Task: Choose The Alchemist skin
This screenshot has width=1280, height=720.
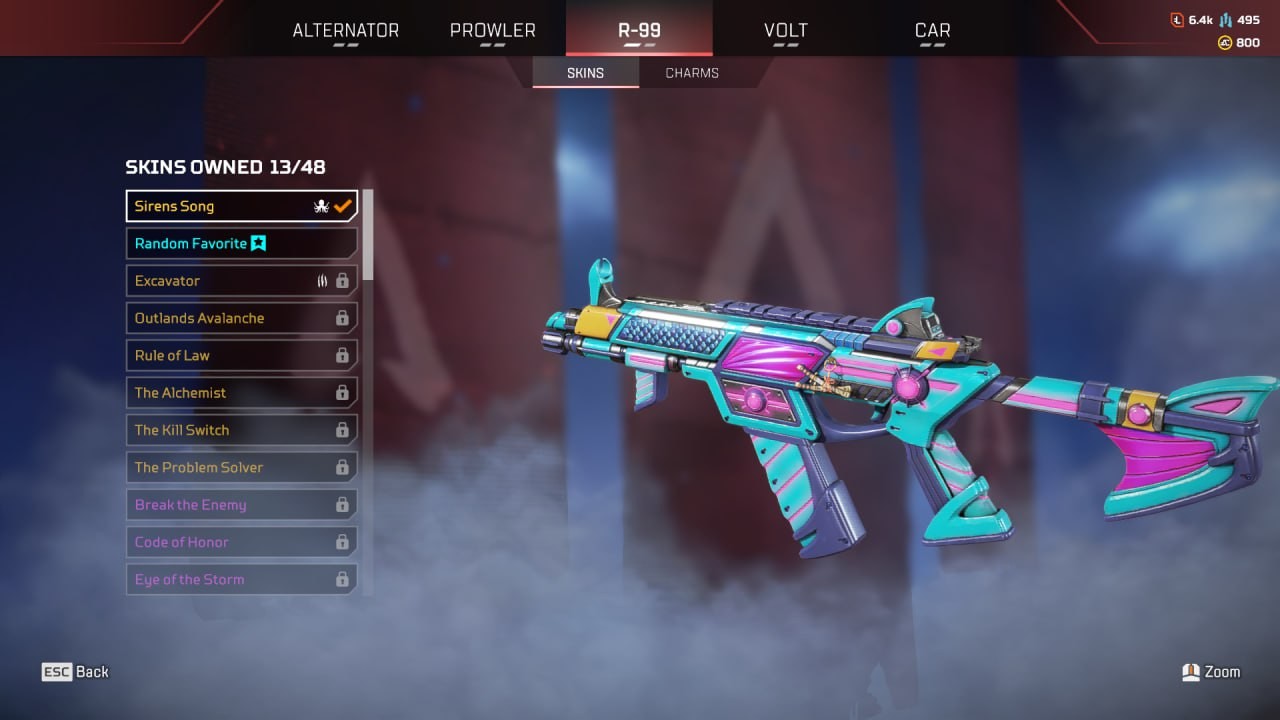Action: (241, 393)
